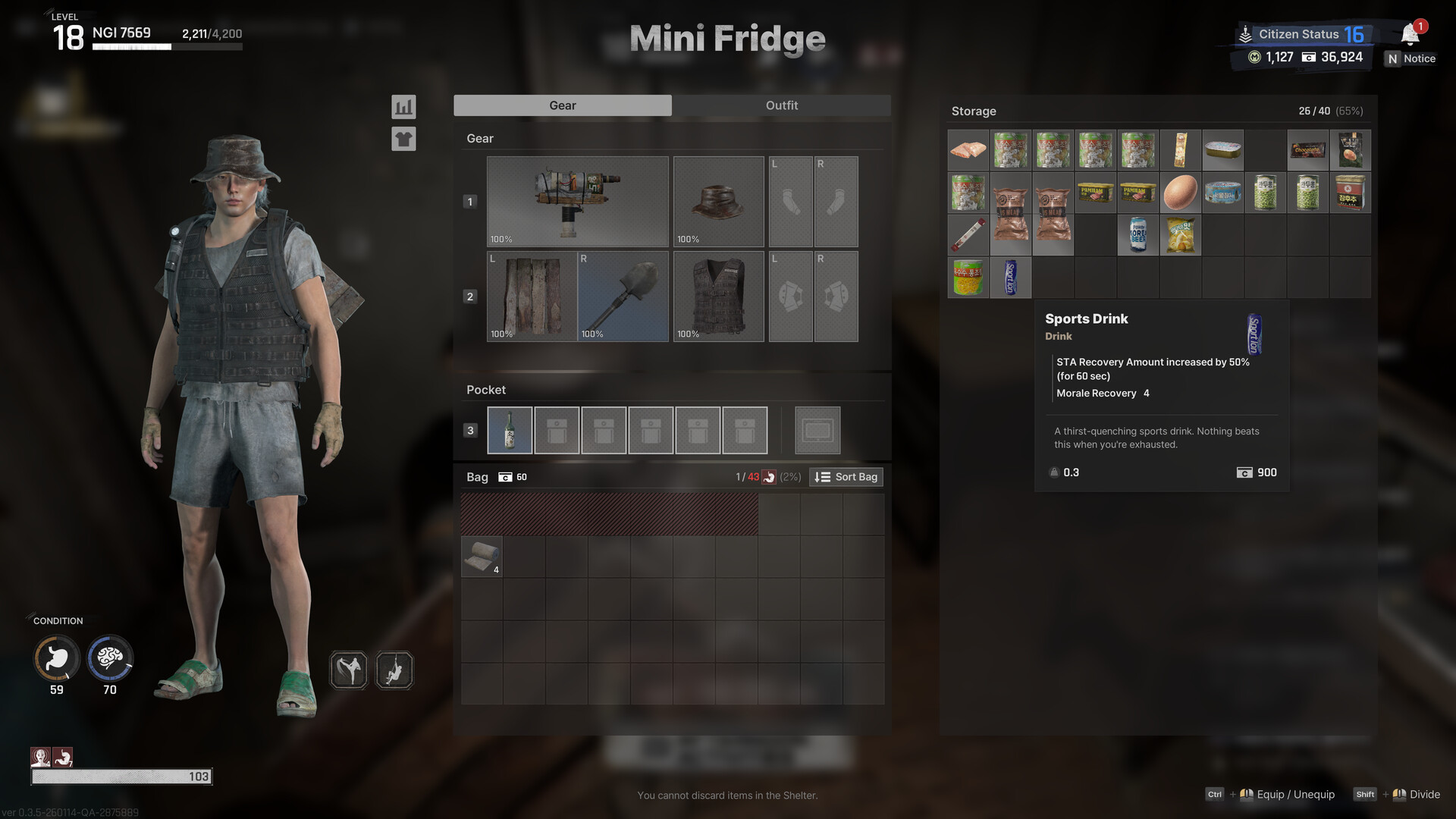Pick the rolled cloth item in bag
The image size is (1456, 819).
[482, 557]
